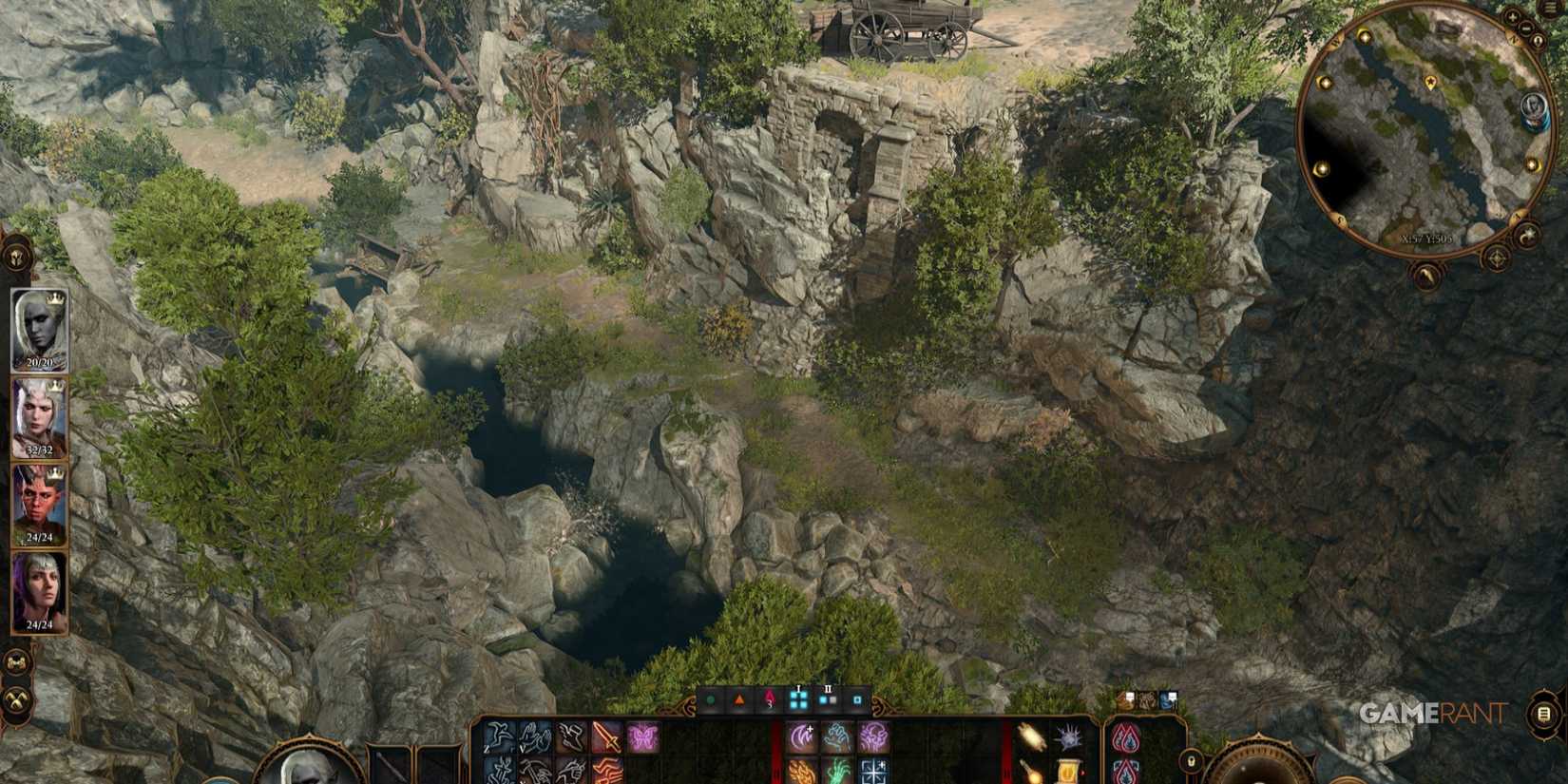Toggle the first passive ability above the right hotbar
The image size is (1568, 784).
pyautogui.click(x=1125, y=699)
